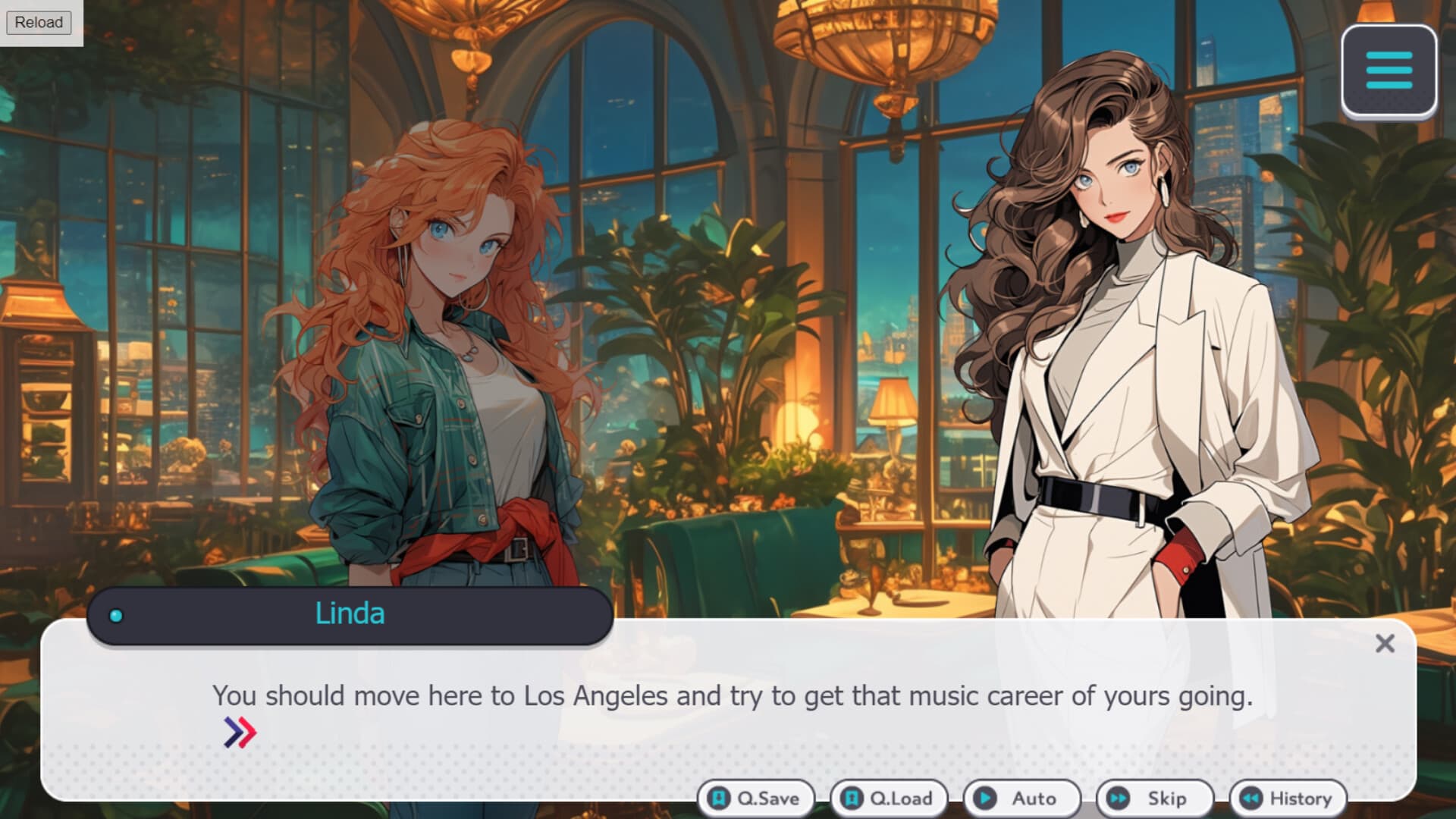Screen dimensions: 1456x819
Task: Click the fast-forward icon on the Skip button
Action: [x=1119, y=798]
